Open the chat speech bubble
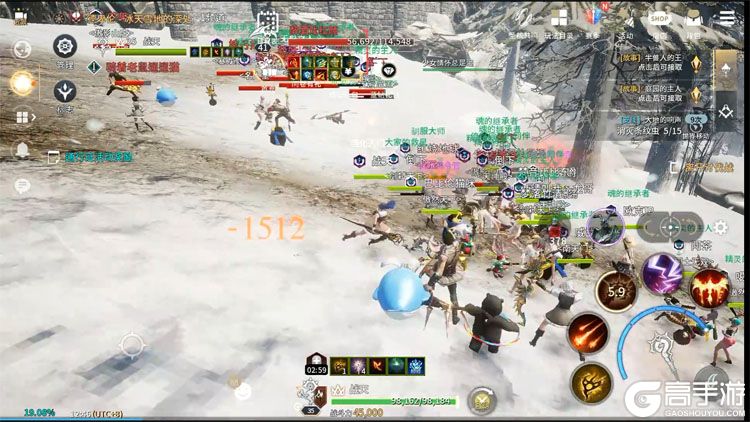Image resolution: width=750 pixels, height=422 pixels. (x=21, y=184)
